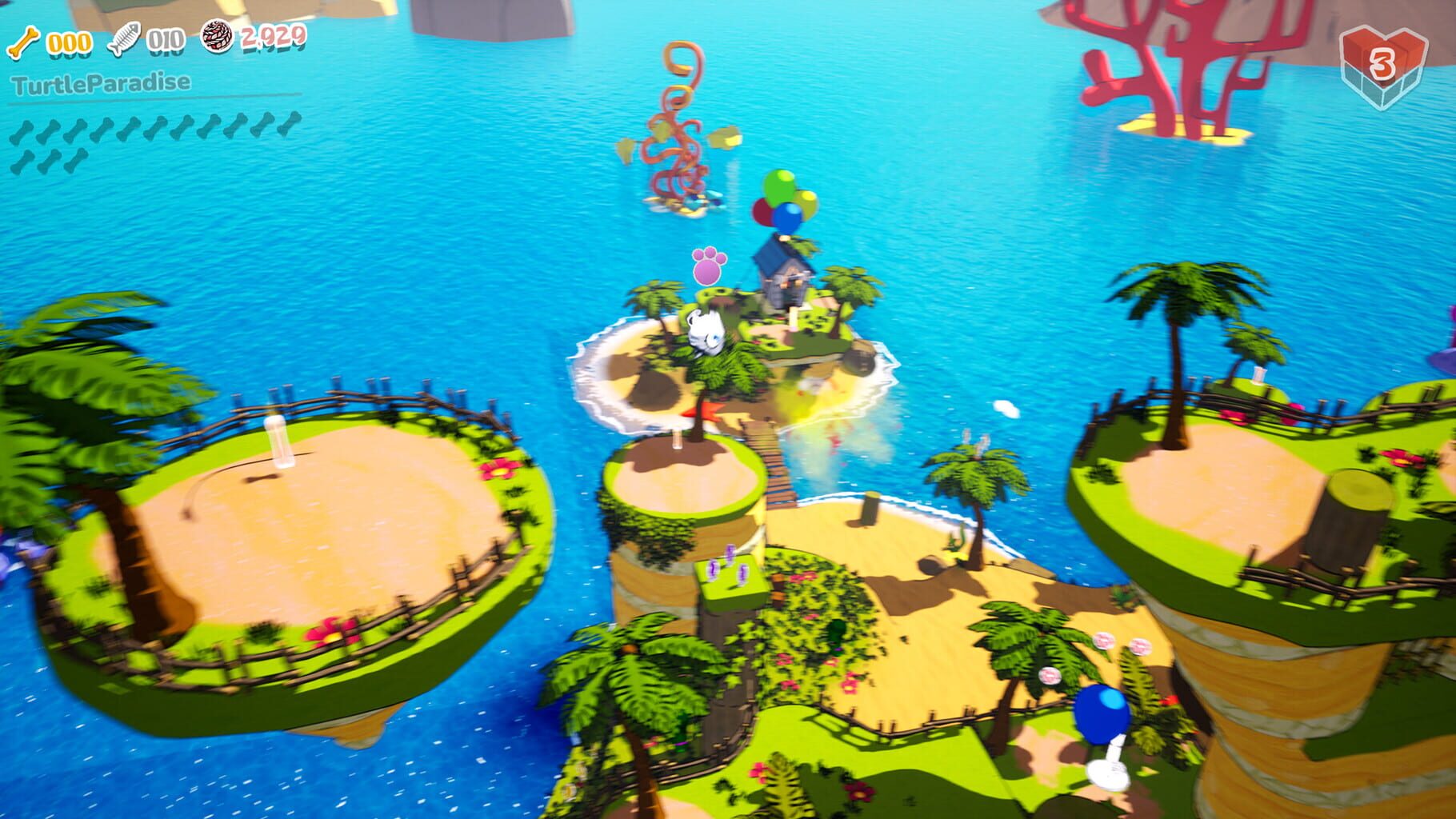Click the yarn ball currency icon
1456x819 pixels.
click(218, 38)
